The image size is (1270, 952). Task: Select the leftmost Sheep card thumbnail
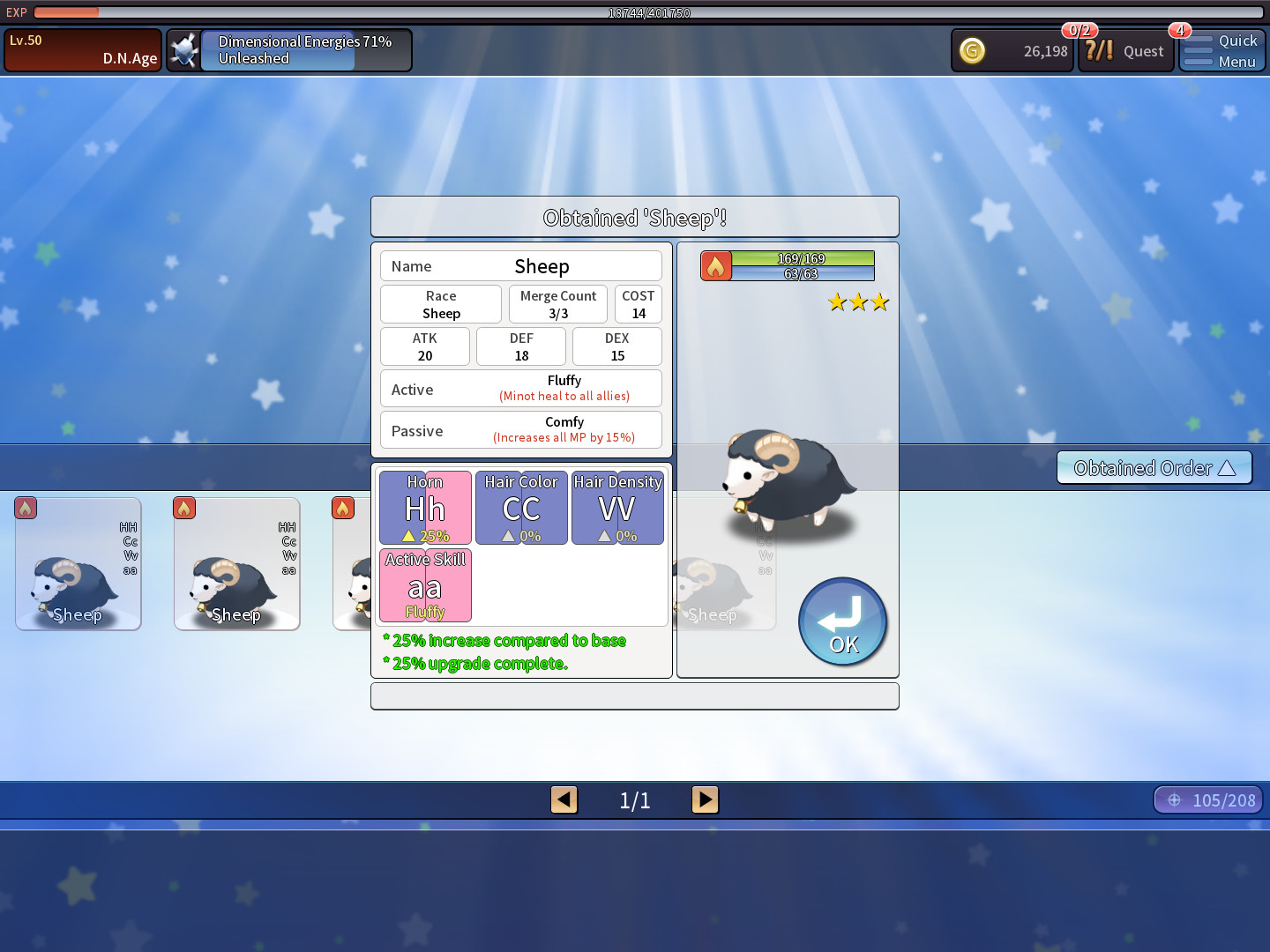[78, 564]
